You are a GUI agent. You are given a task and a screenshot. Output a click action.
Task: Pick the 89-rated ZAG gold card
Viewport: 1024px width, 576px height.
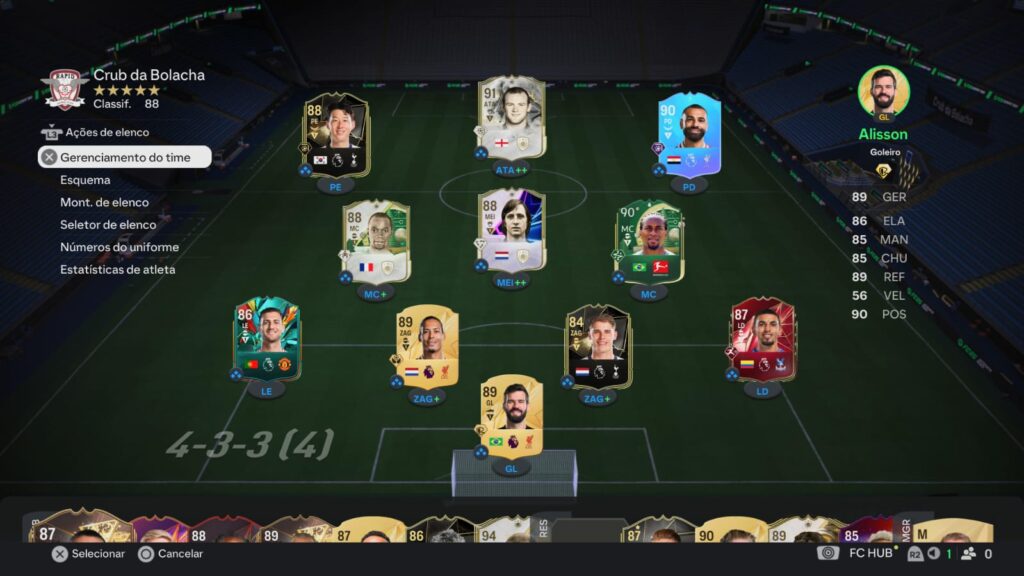click(x=425, y=347)
